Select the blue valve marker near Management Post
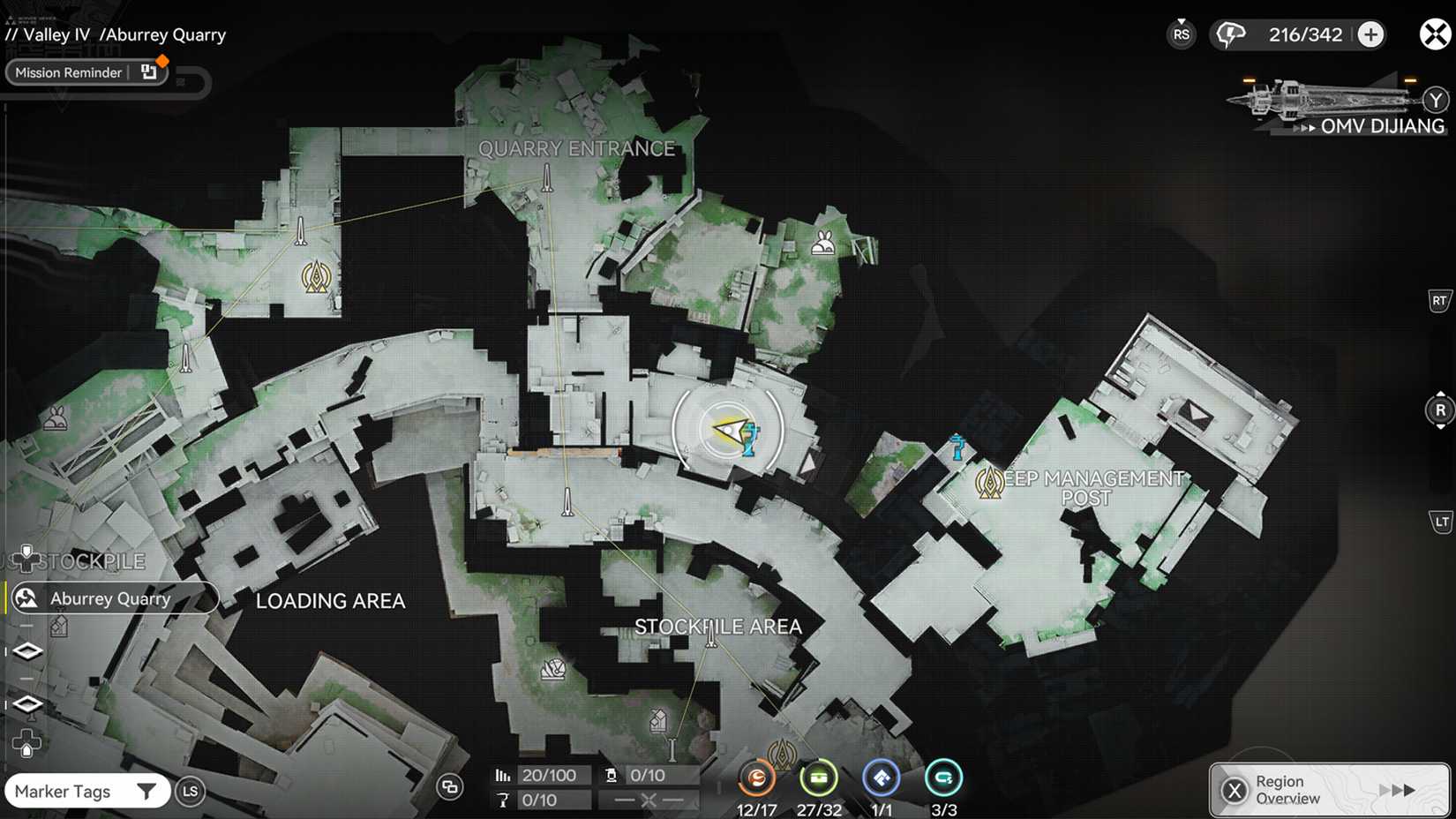The height and width of the screenshot is (819, 1456). pos(957,447)
